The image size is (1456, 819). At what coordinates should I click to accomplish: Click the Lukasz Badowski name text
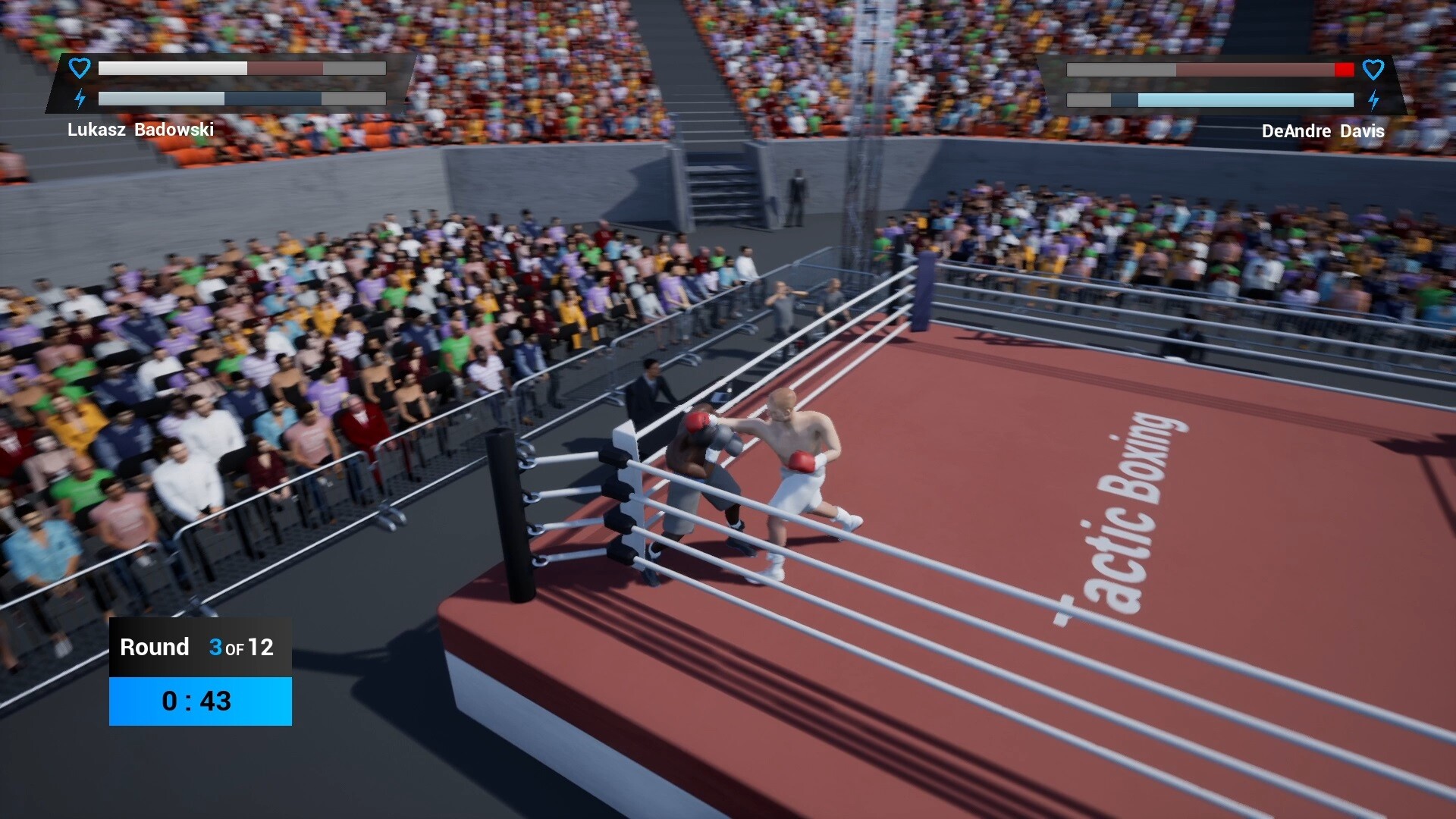click(x=143, y=130)
